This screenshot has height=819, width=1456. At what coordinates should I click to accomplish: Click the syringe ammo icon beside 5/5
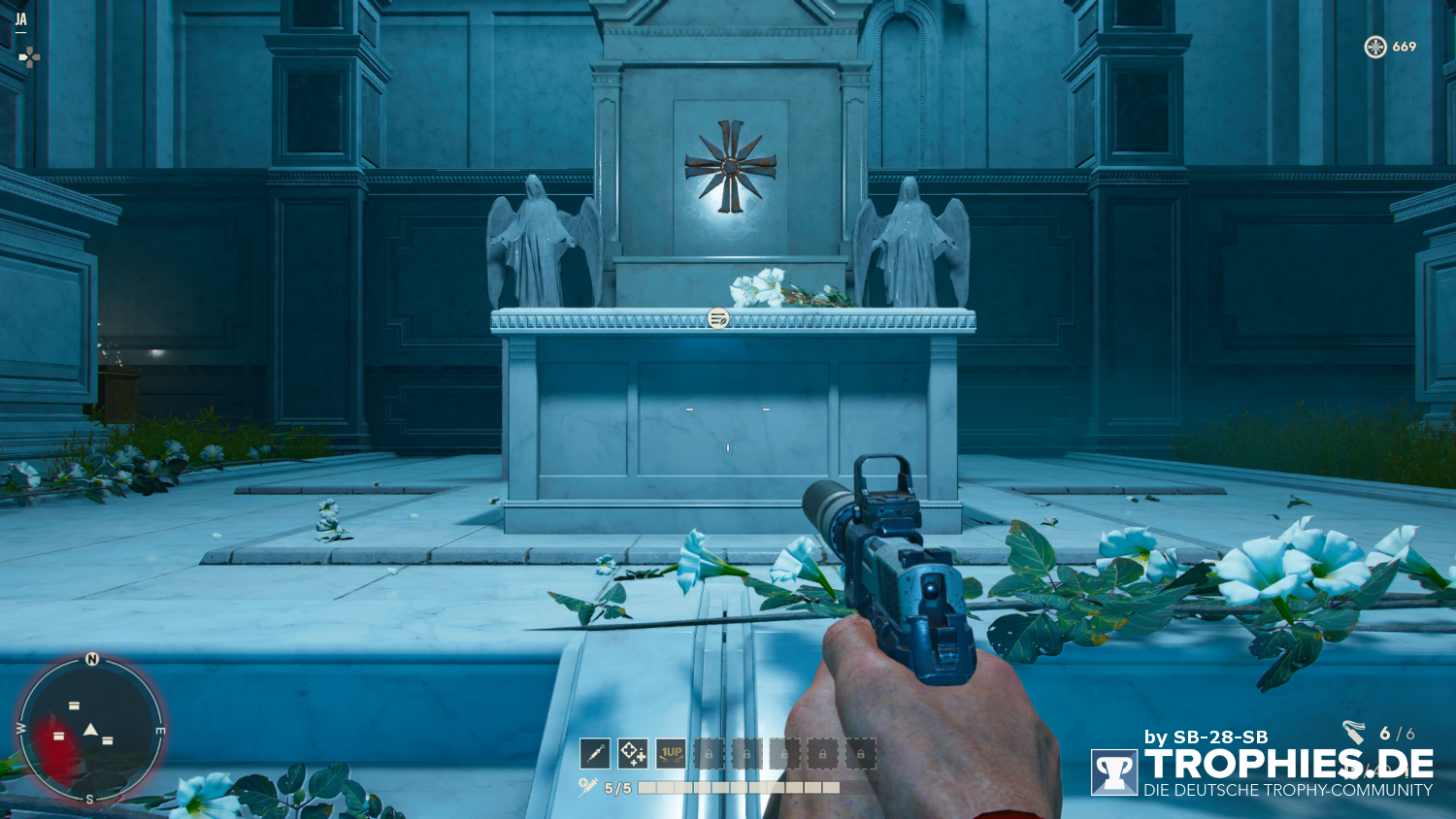coord(589,784)
